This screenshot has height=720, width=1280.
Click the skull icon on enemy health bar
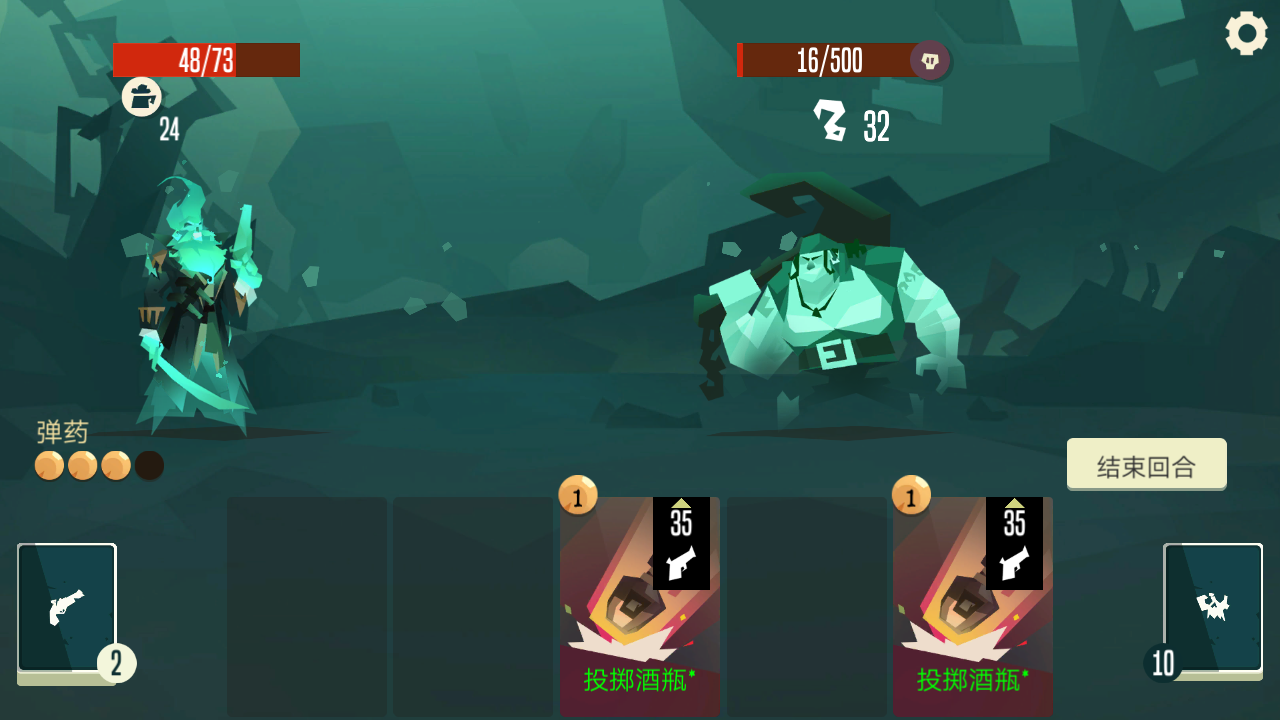928,61
